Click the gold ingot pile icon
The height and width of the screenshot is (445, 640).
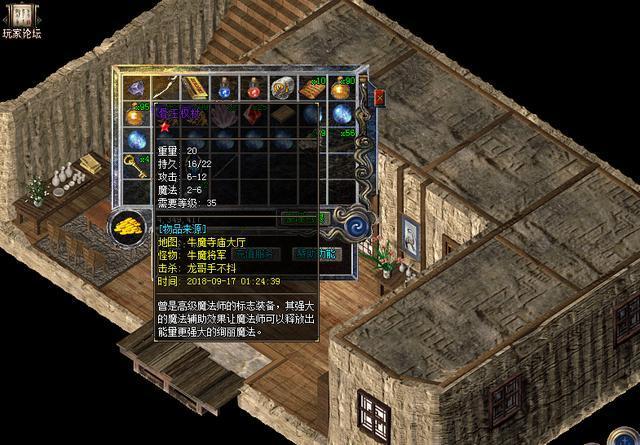[x=128, y=227]
